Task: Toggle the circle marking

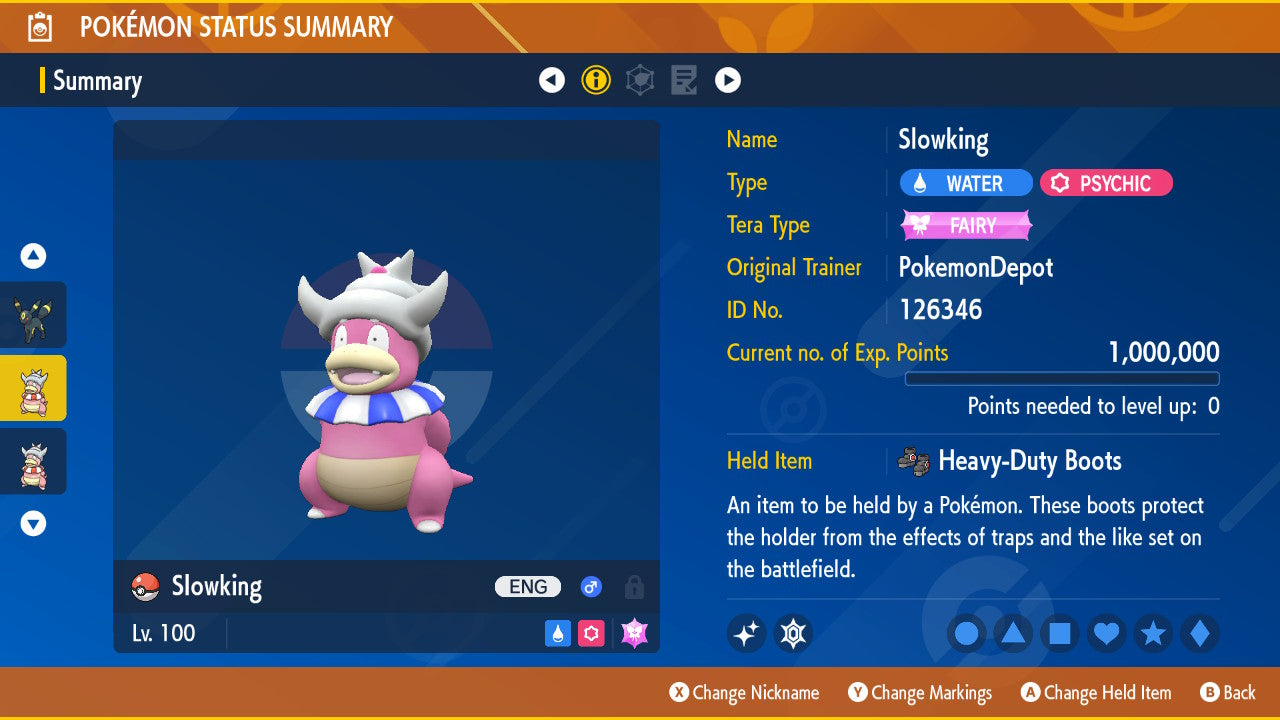Action: [966, 633]
